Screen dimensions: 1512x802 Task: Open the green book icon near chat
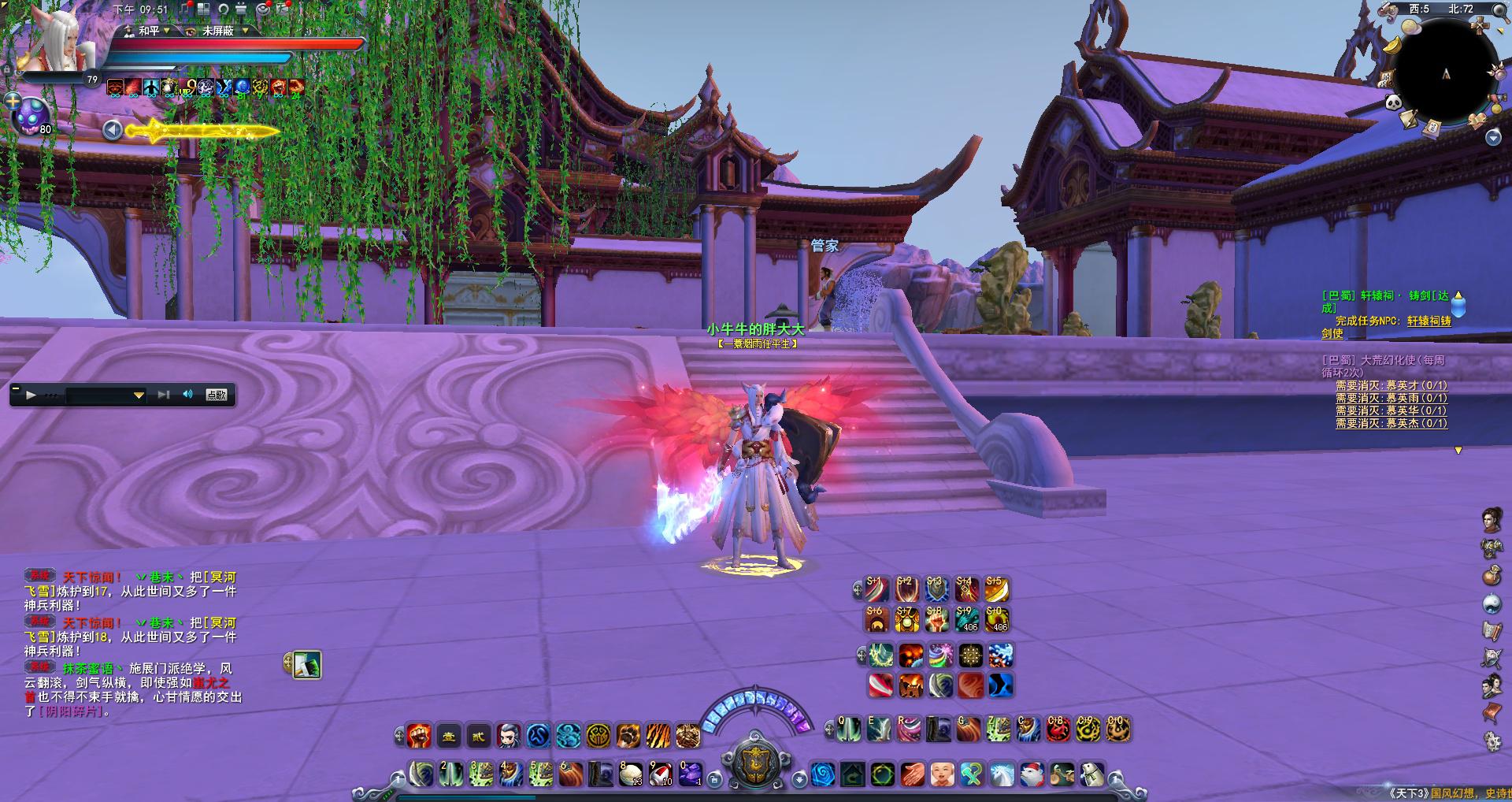pyautogui.click(x=307, y=666)
